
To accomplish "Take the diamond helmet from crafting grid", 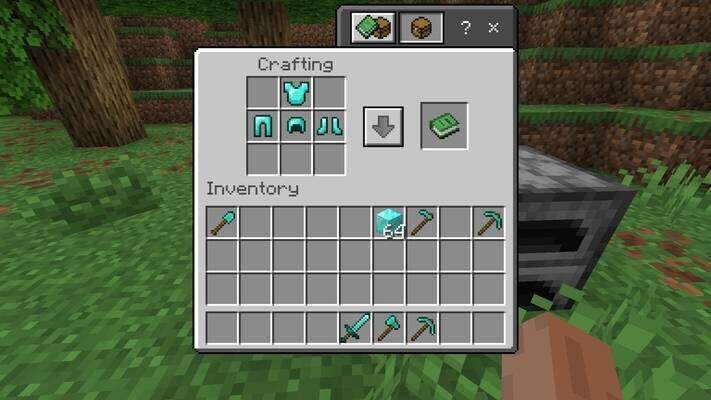I will [x=296, y=127].
